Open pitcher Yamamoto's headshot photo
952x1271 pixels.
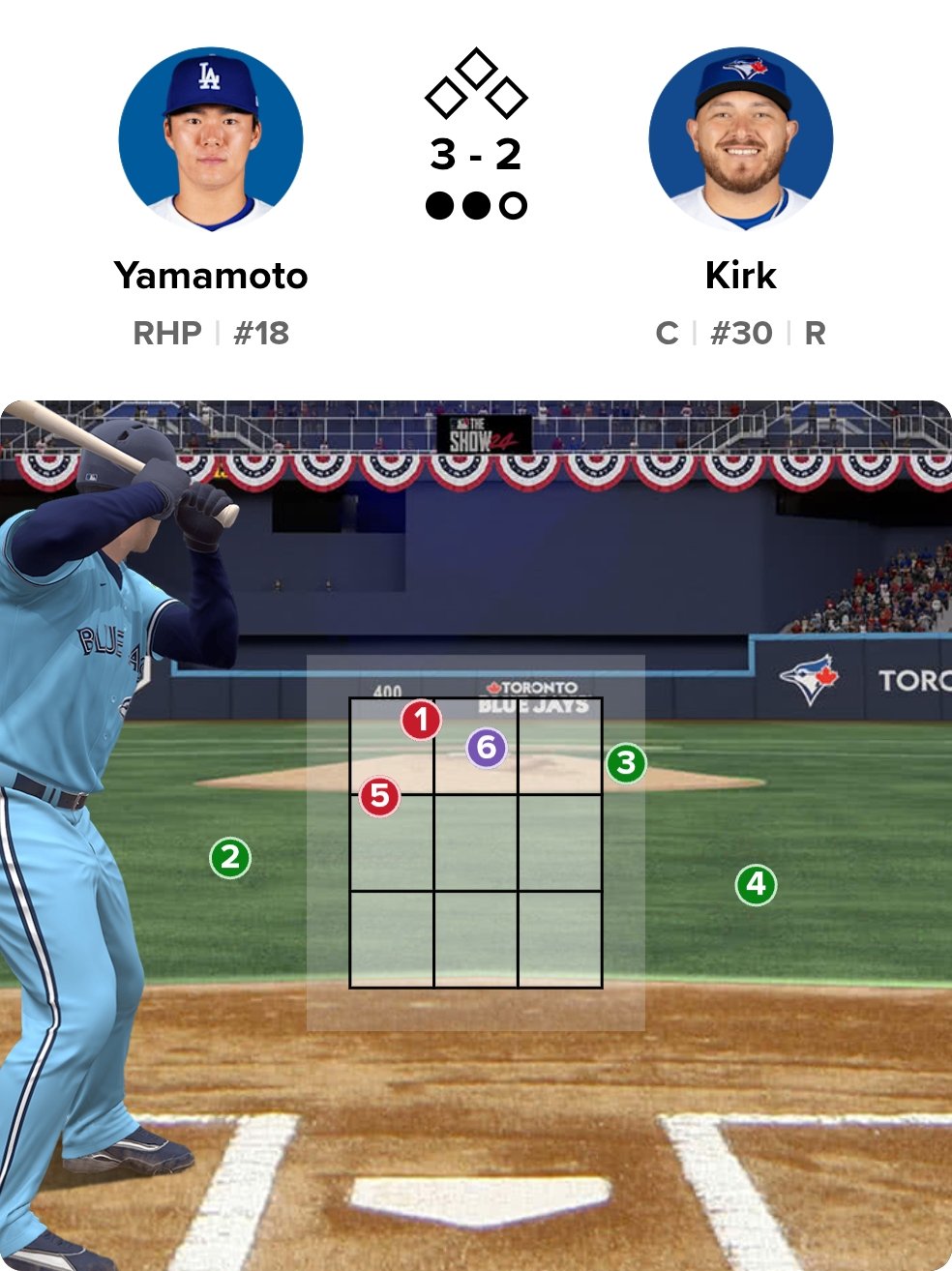tap(211, 139)
